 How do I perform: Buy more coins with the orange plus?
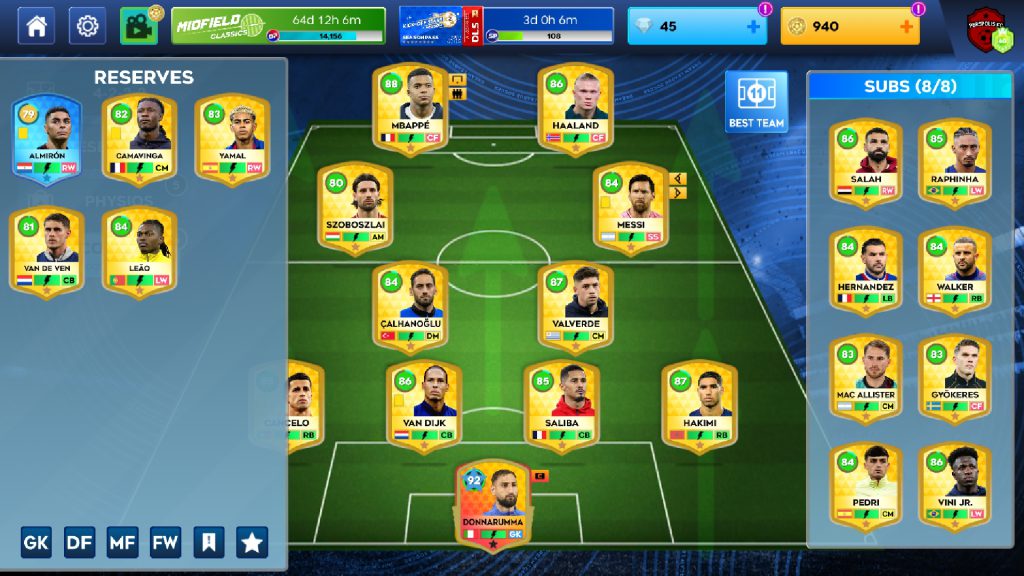point(907,27)
